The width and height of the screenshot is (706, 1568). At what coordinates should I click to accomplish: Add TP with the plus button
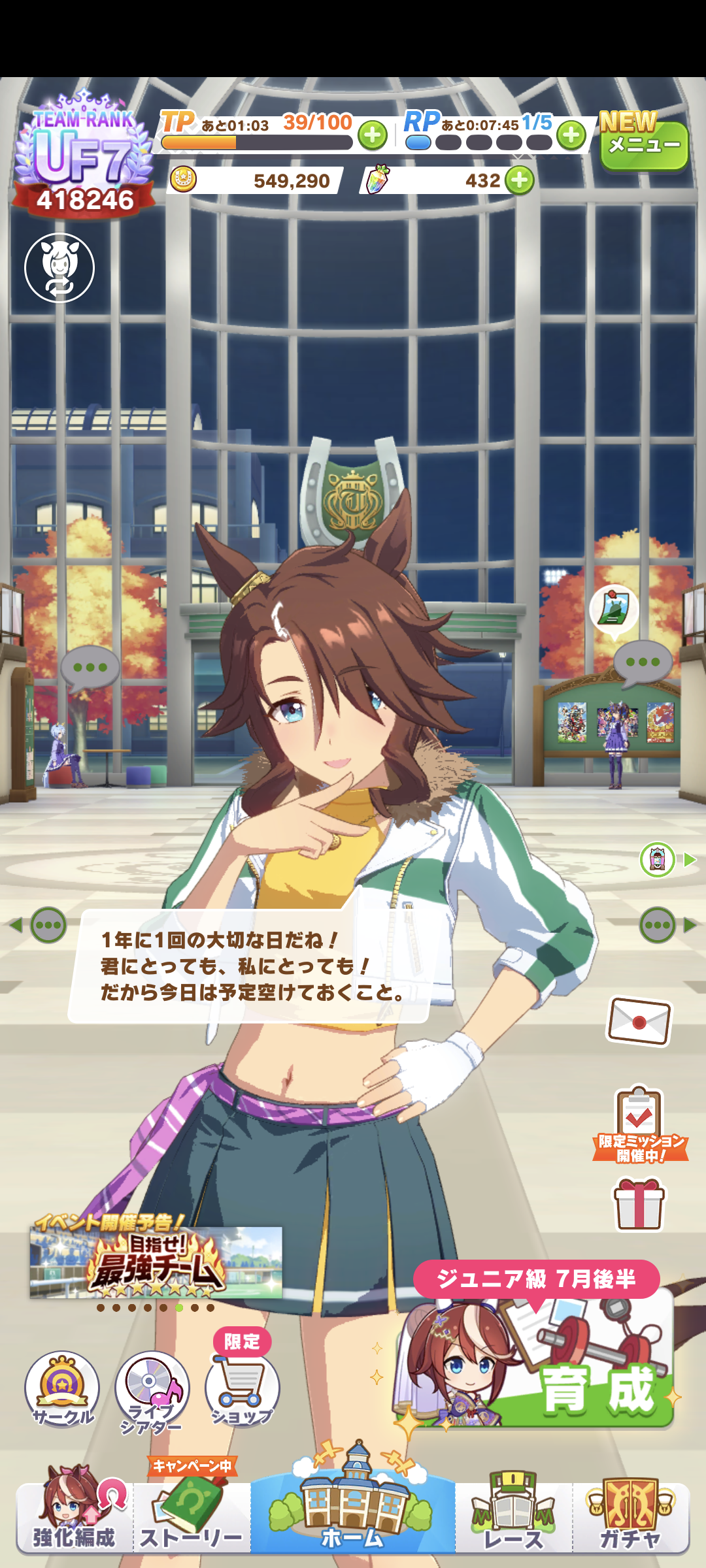[x=373, y=136]
